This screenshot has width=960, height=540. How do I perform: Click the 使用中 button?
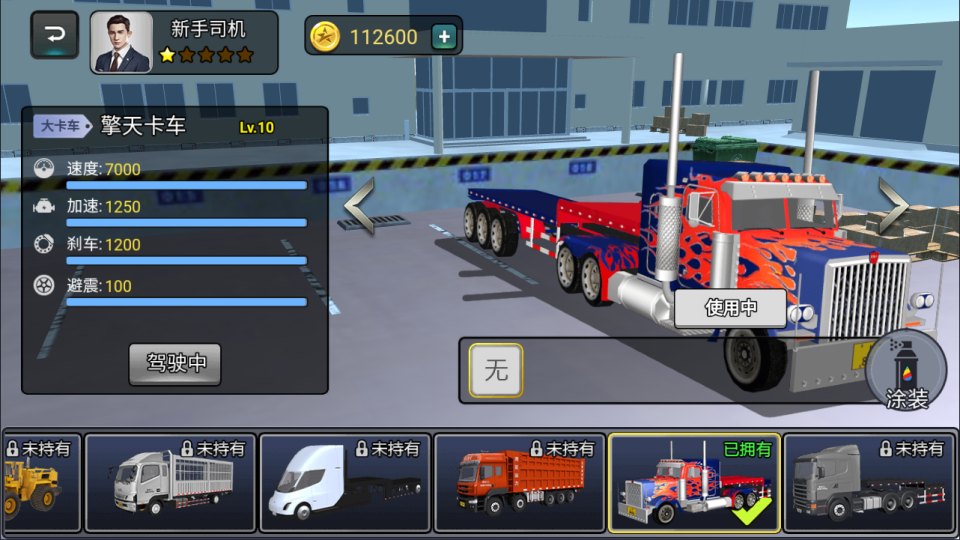click(730, 308)
